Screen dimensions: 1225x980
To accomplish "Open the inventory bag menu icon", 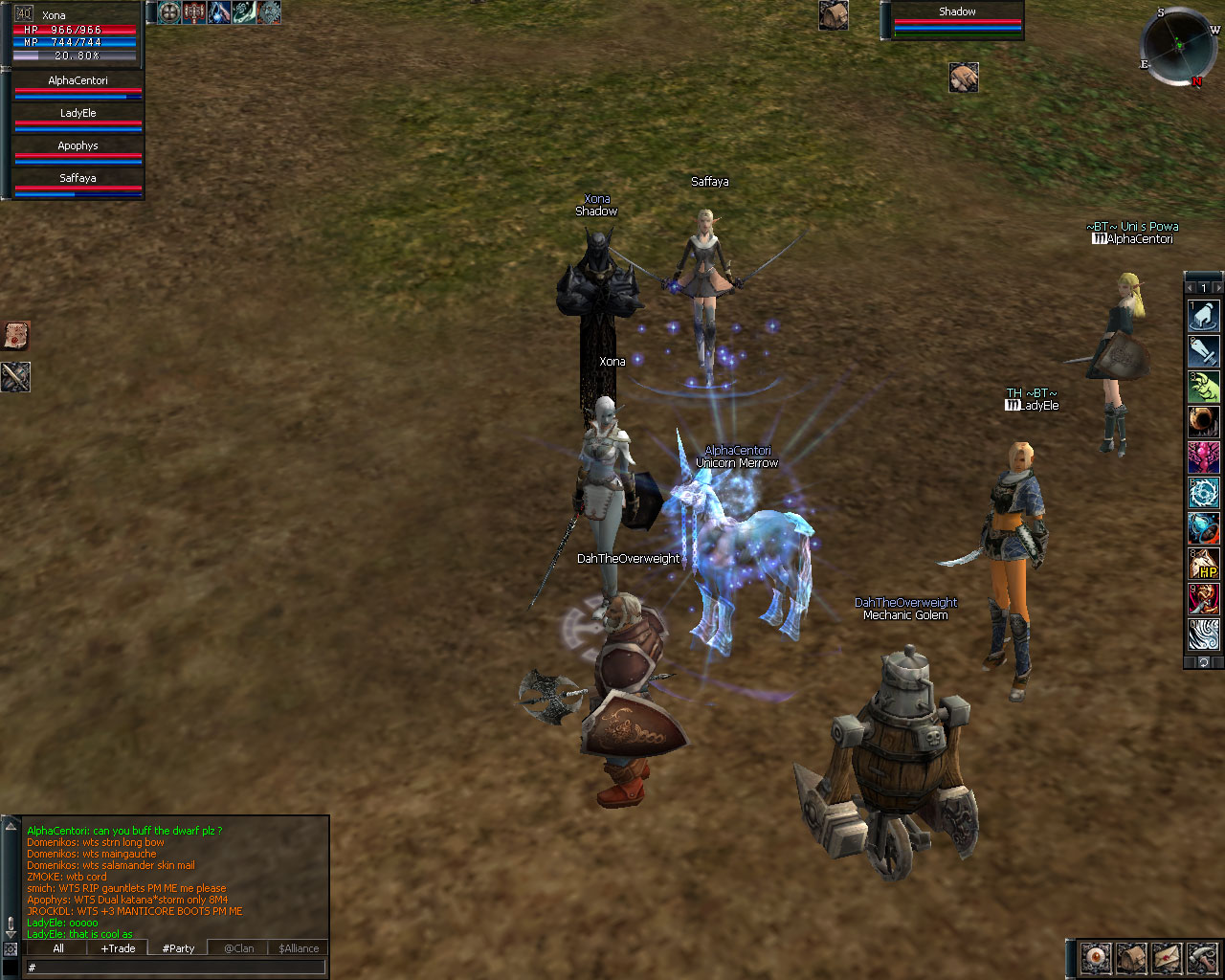I will pyautogui.click(x=1131, y=957).
